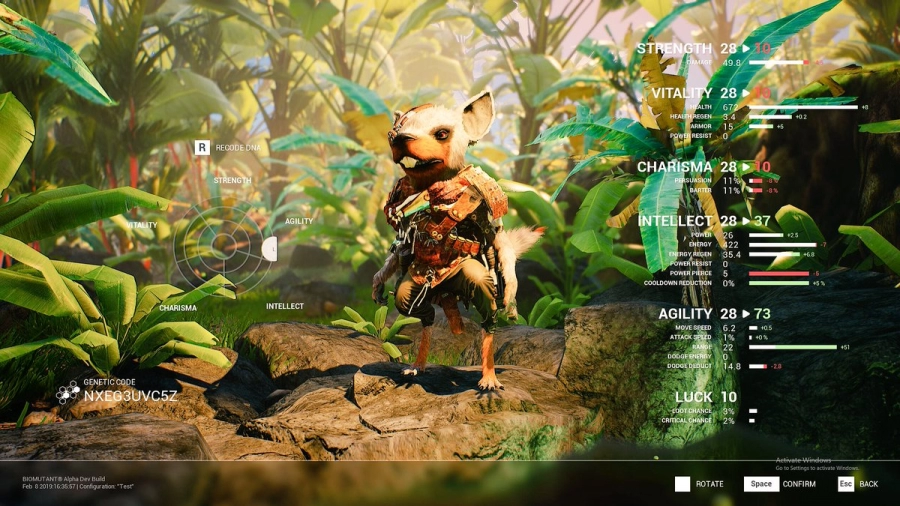The image size is (900, 506).
Task: Click the Rotate option in the bottom bar
Action: 698,484
